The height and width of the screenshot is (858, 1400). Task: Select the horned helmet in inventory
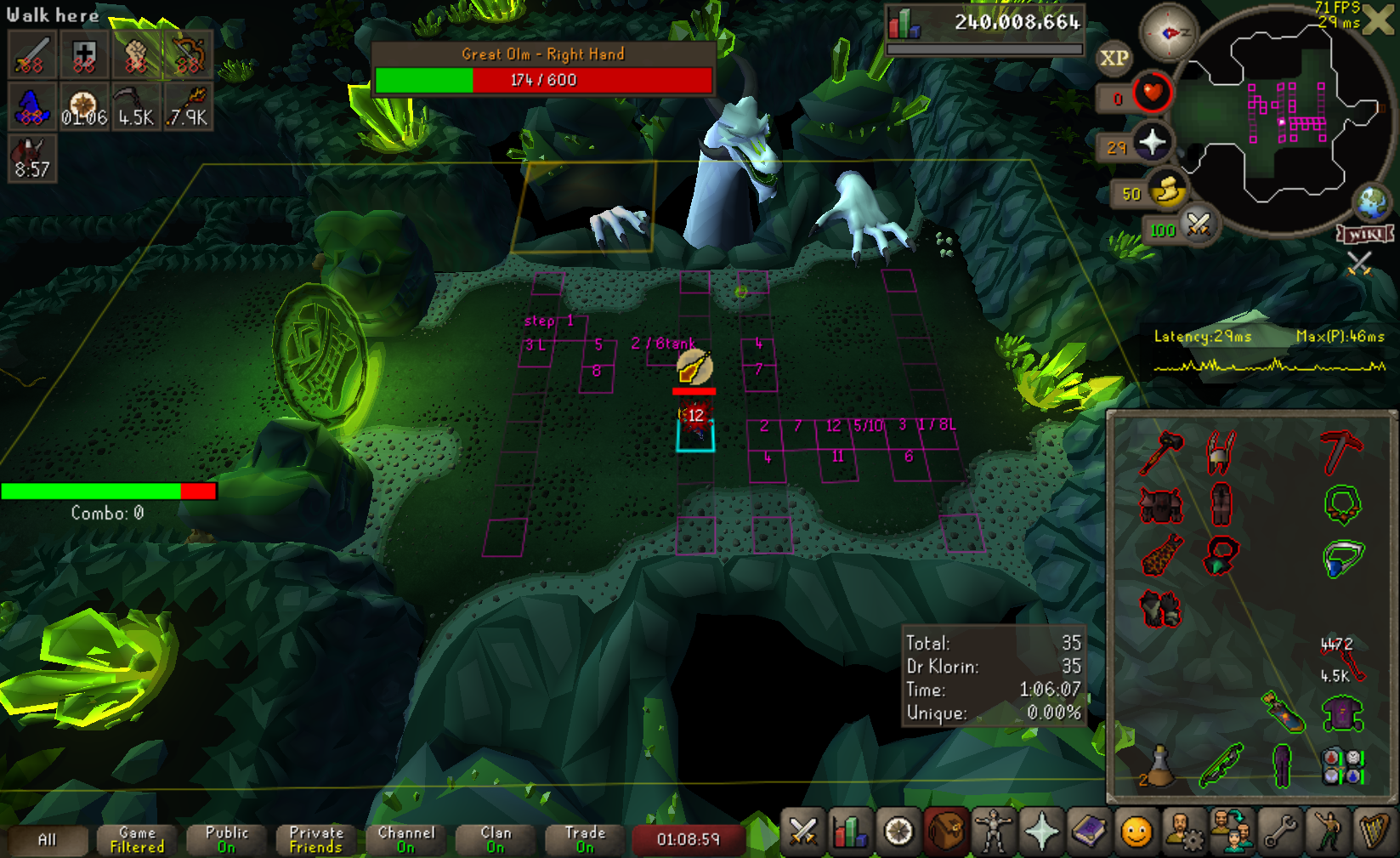[x=1221, y=451]
